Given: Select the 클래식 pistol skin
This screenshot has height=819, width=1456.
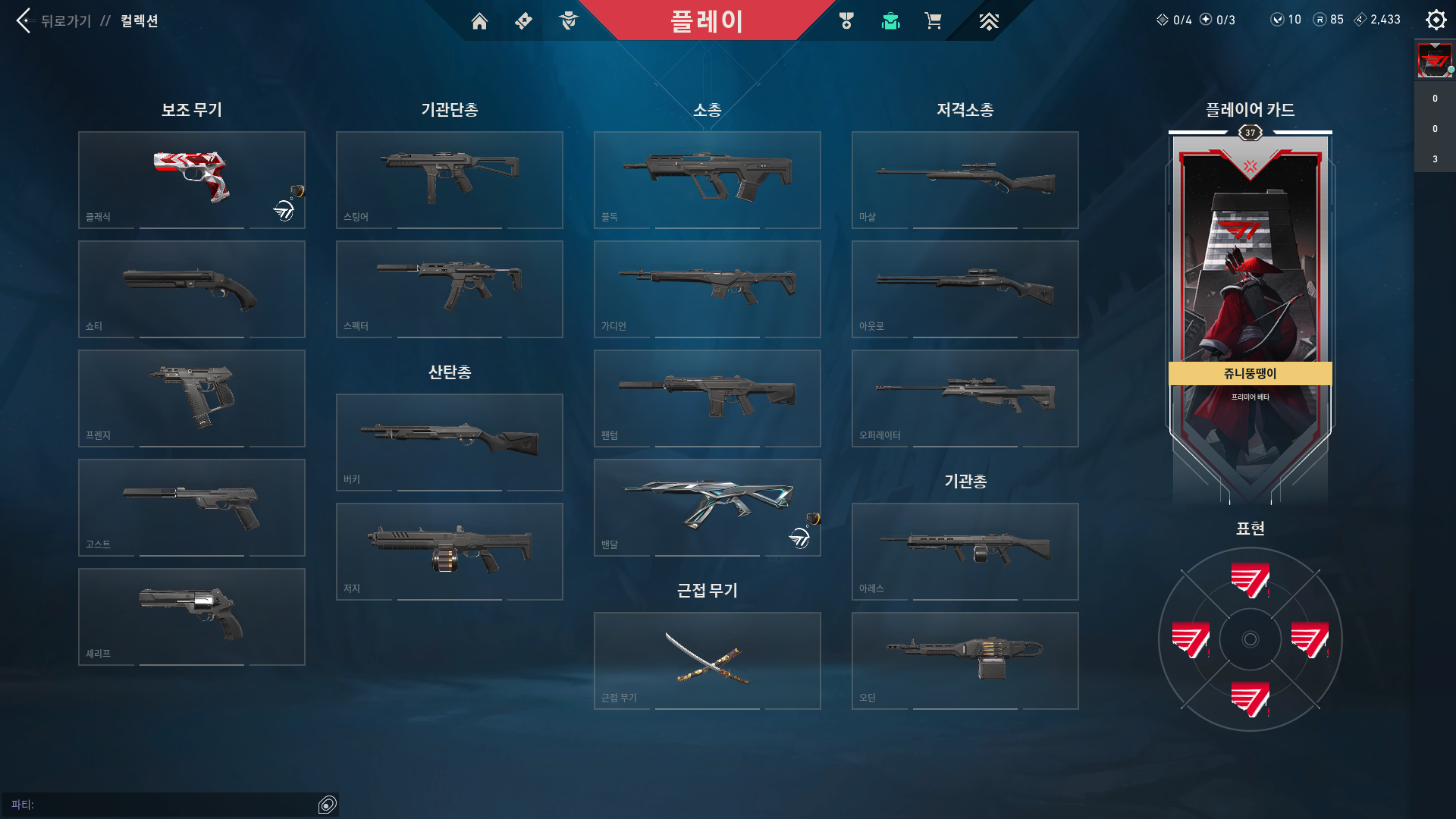Looking at the screenshot, I should point(191,179).
